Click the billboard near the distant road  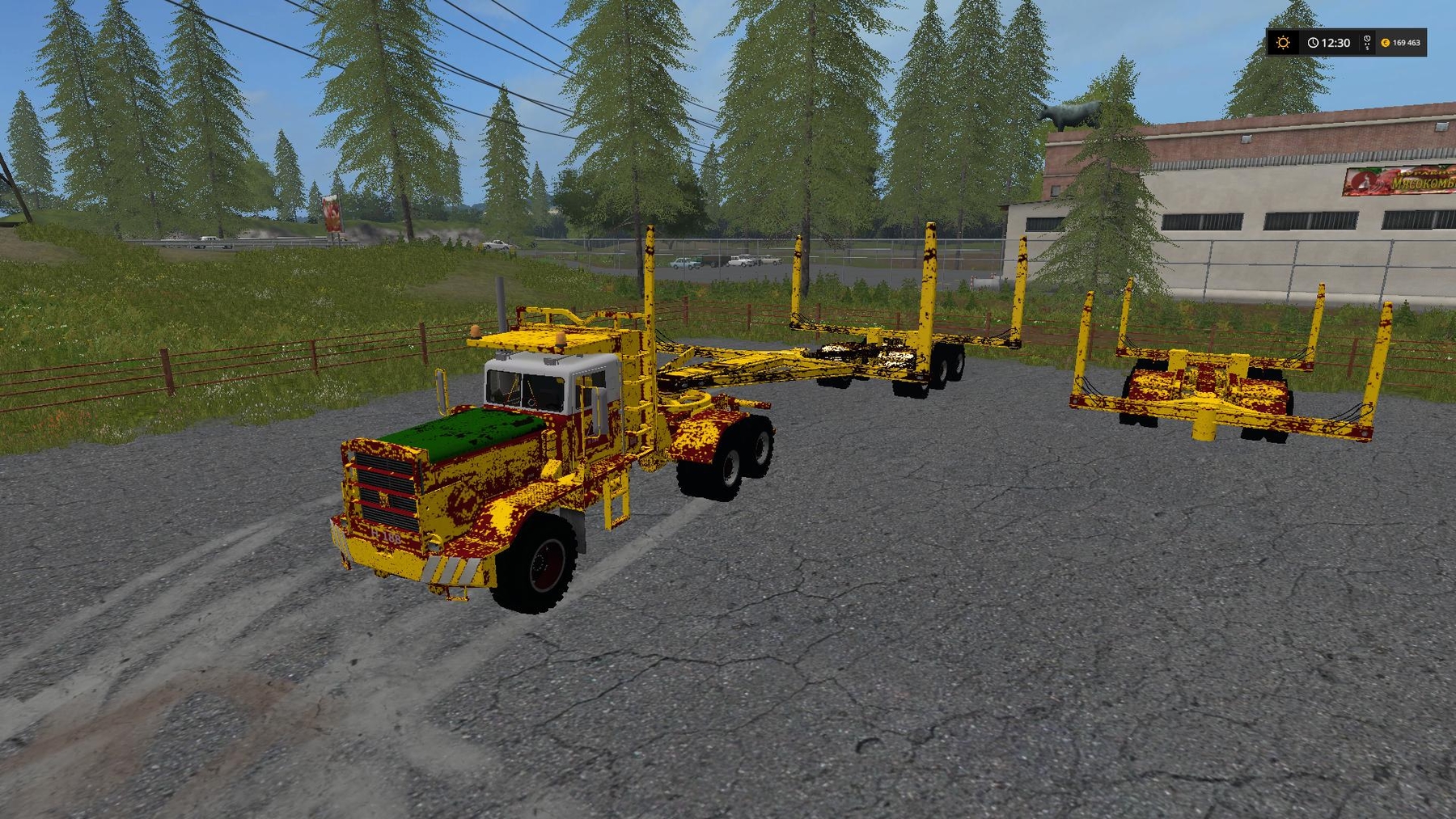[332, 214]
